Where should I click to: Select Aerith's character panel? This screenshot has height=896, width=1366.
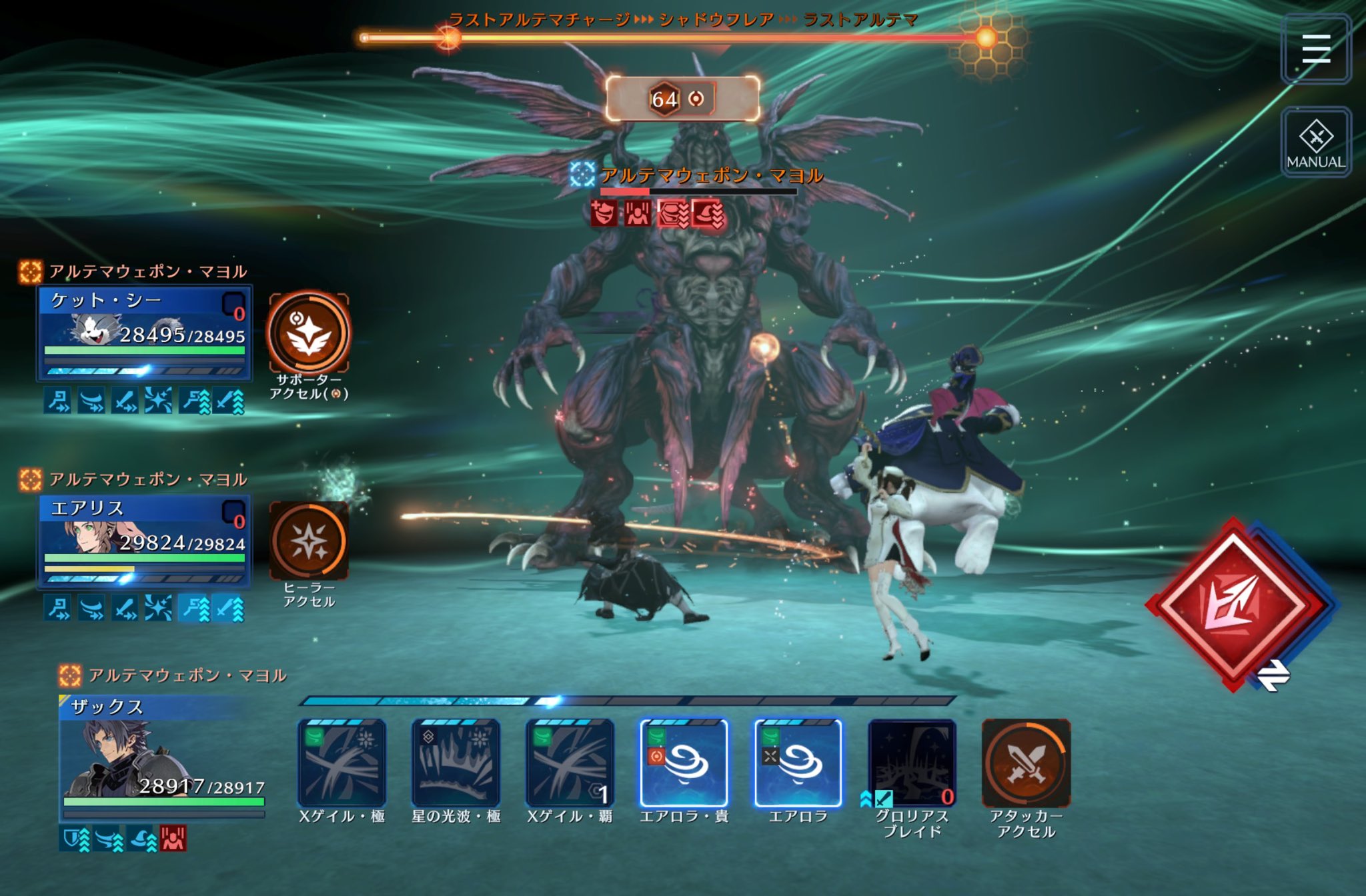click(144, 541)
